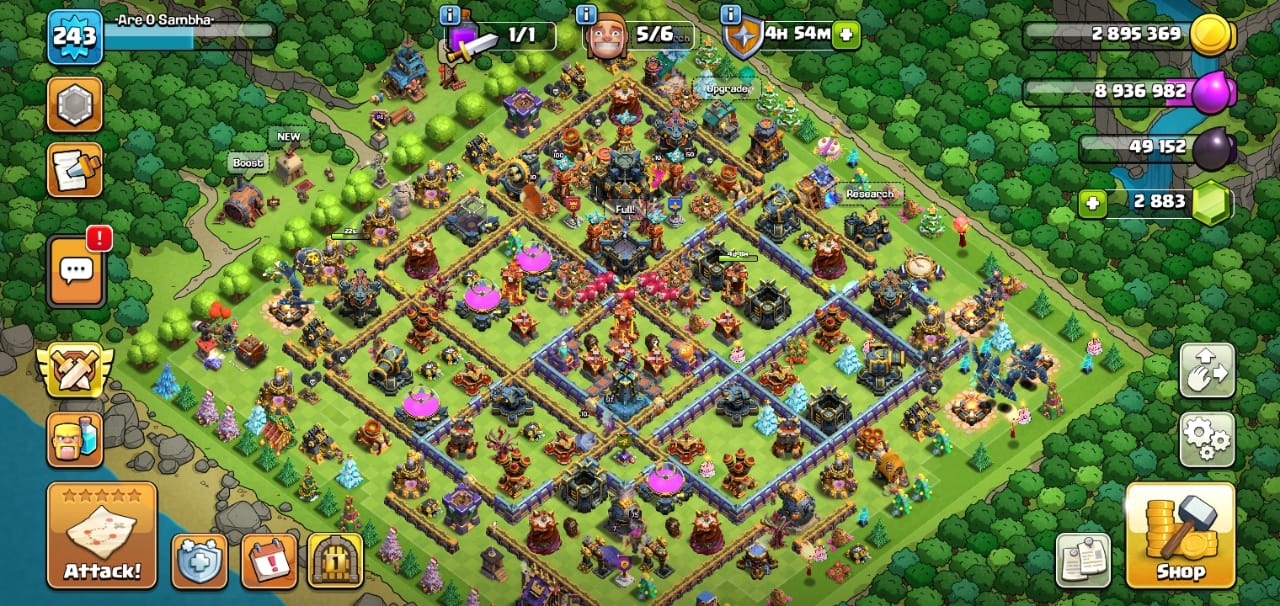Viewport: 1280px width, 606px height.
Task: Add more gems with the green plus
Action: pyautogui.click(x=1092, y=203)
